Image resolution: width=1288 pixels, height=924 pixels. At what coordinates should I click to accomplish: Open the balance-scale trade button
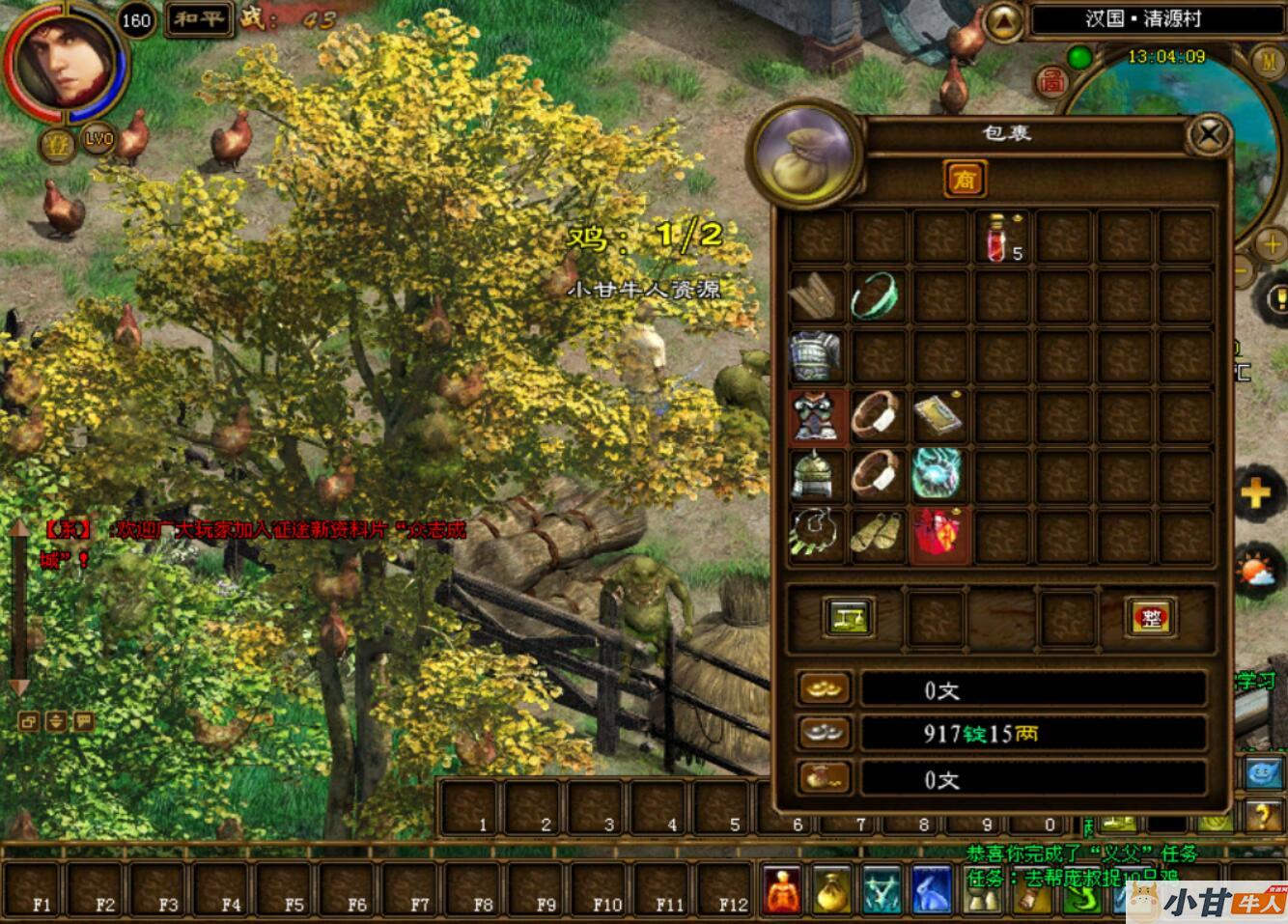click(x=849, y=617)
